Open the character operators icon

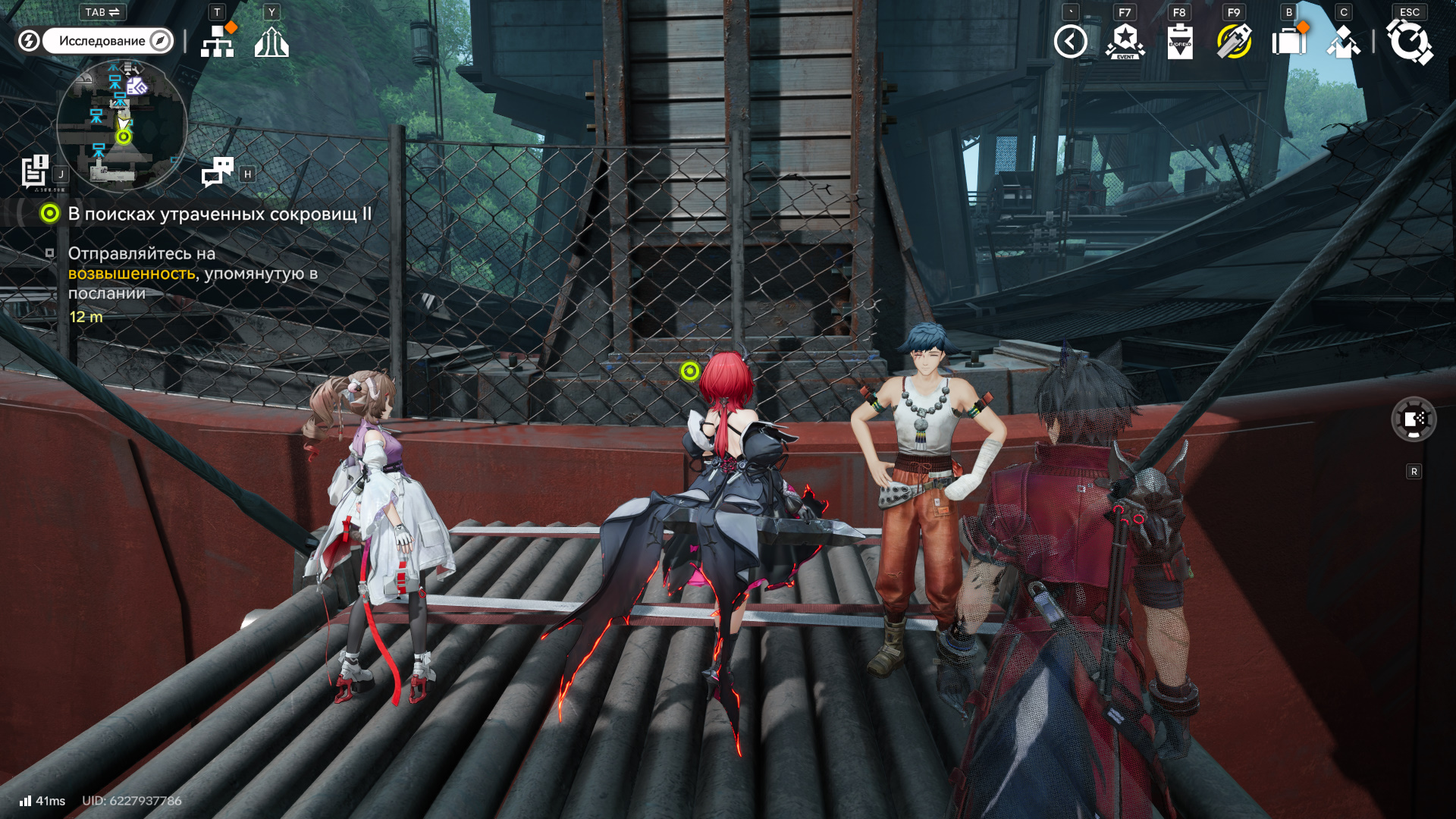[1343, 42]
